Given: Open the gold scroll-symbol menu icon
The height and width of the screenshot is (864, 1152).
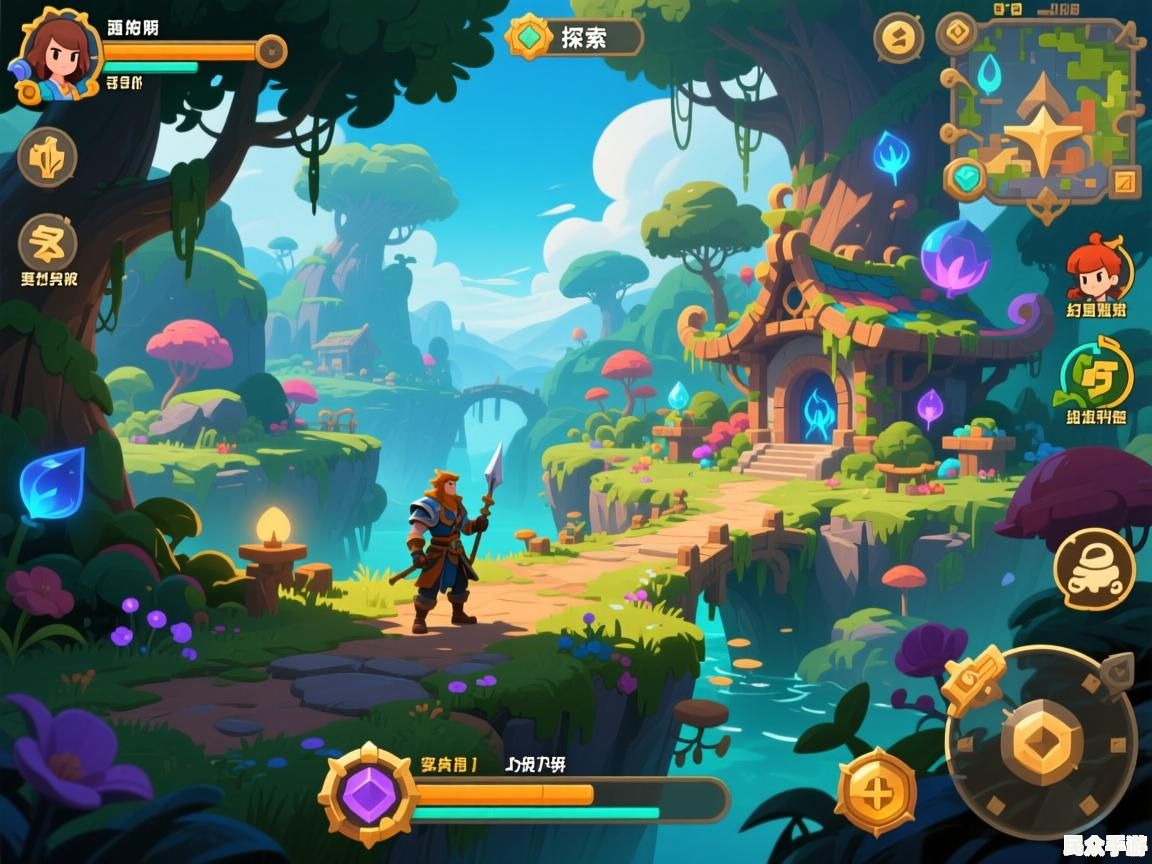Looking at the screenshot, I should pyautogui.click(x=47, y=243).
